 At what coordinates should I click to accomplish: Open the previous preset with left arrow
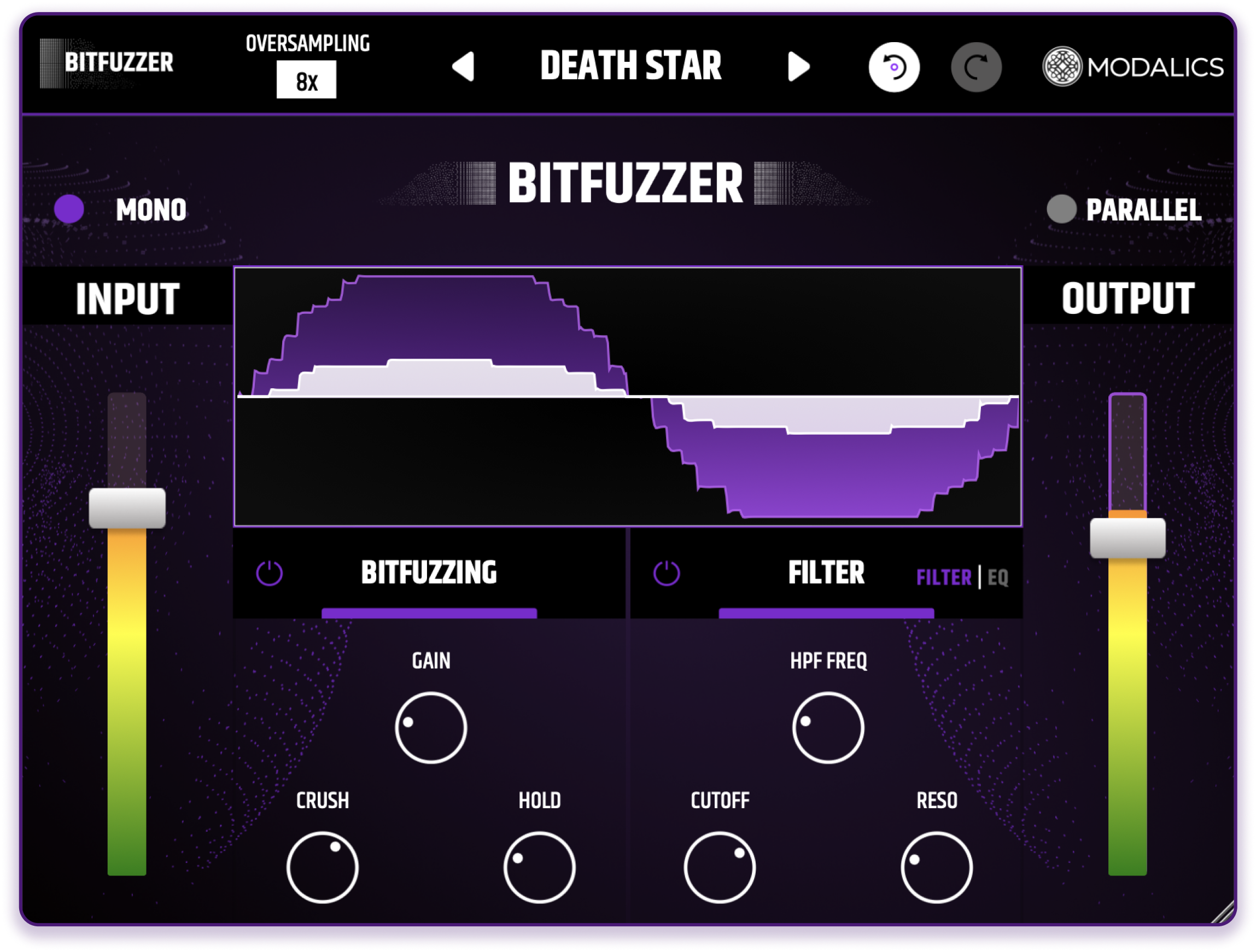point(464,66)
